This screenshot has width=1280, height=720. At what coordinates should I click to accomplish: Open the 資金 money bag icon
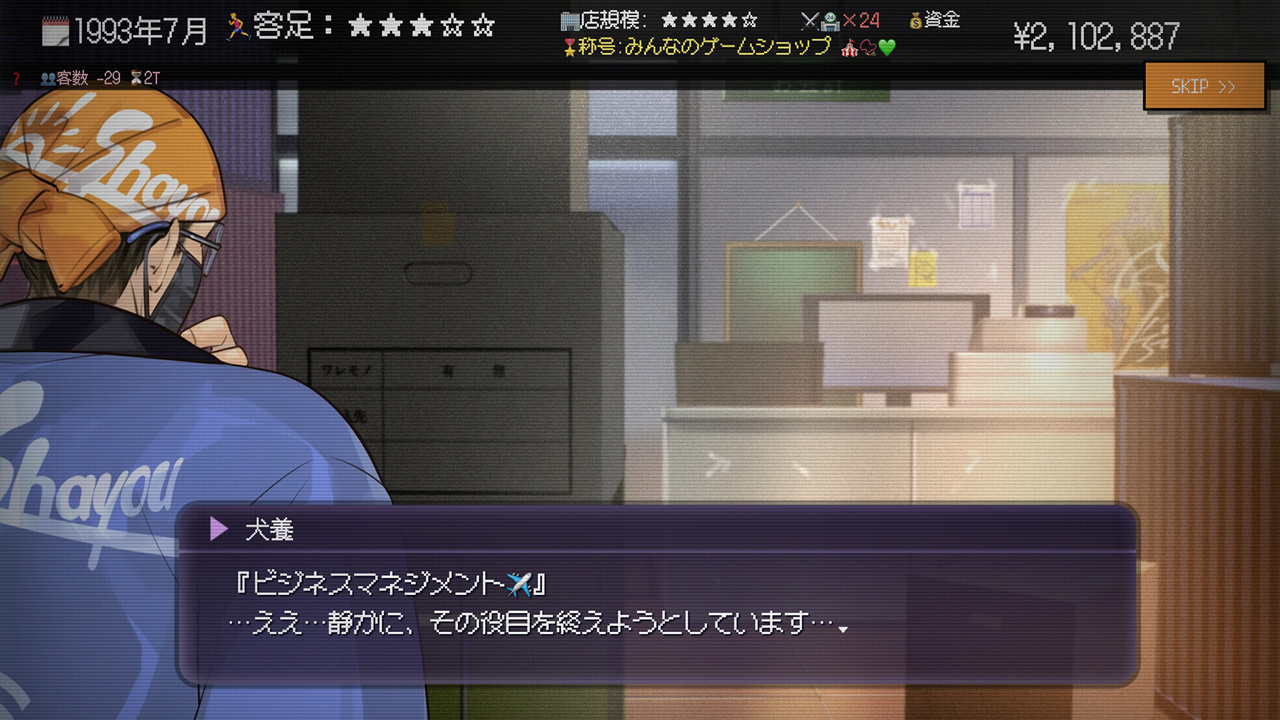[x=915, y=23]
